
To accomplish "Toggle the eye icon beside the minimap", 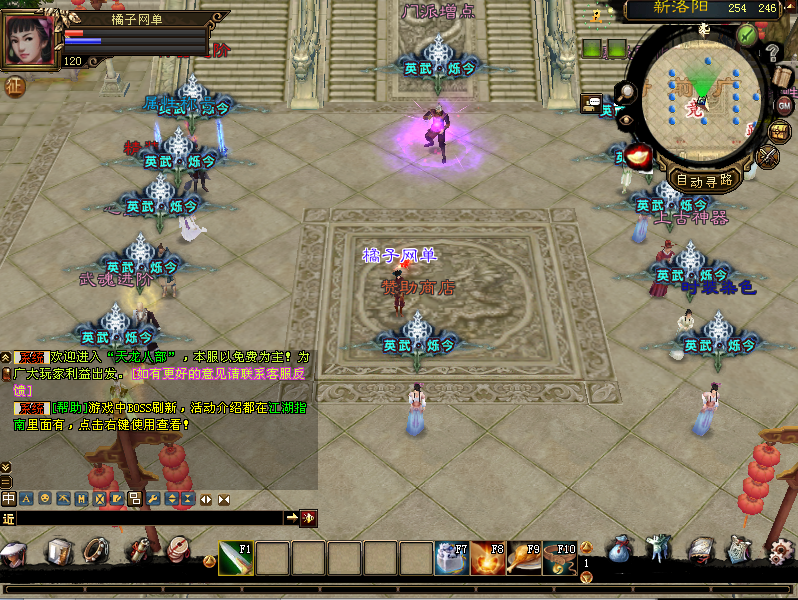I will click(x=627, y=118).
